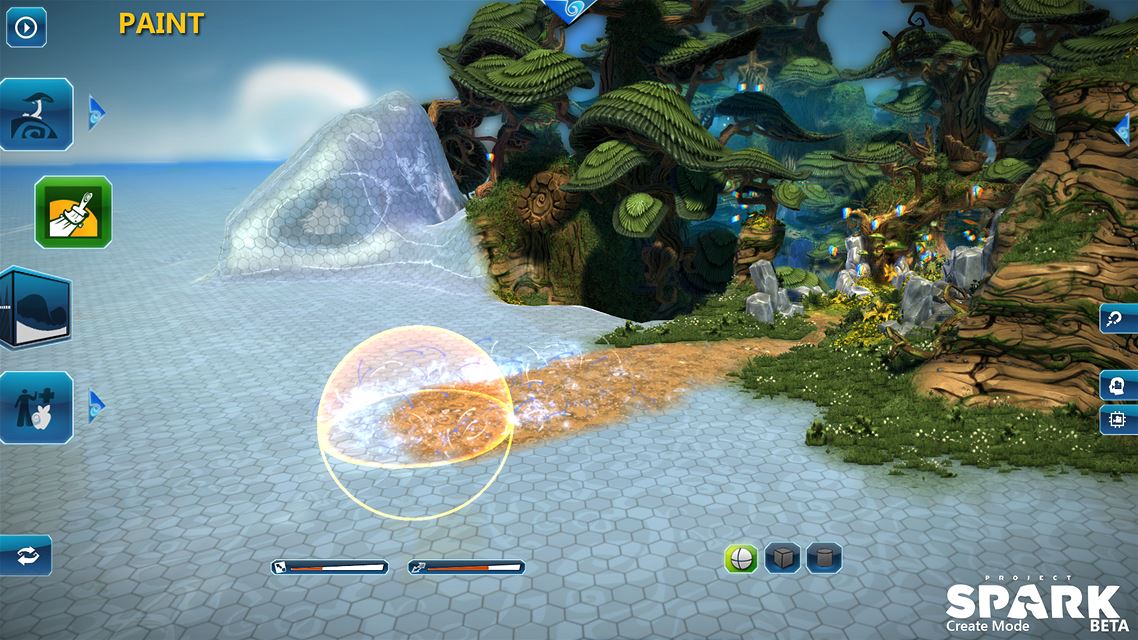Open the props and characters add menu

pos(37,407)
